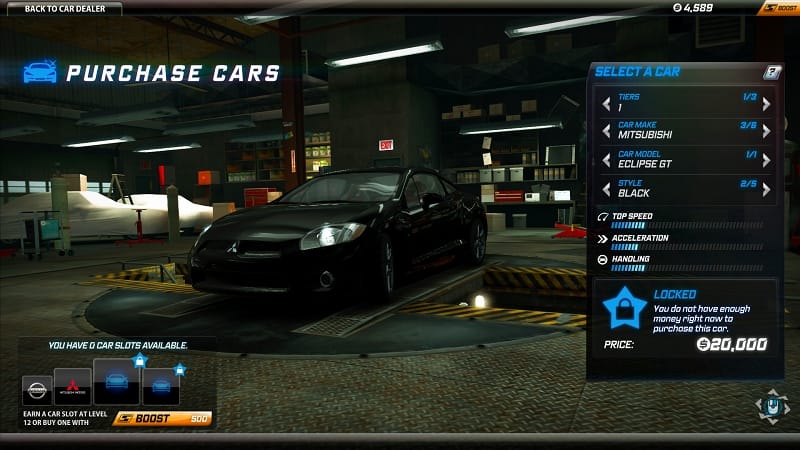This screenshot has height=450, width=800.
Task: Select the next car model
Action: [766, 160]
